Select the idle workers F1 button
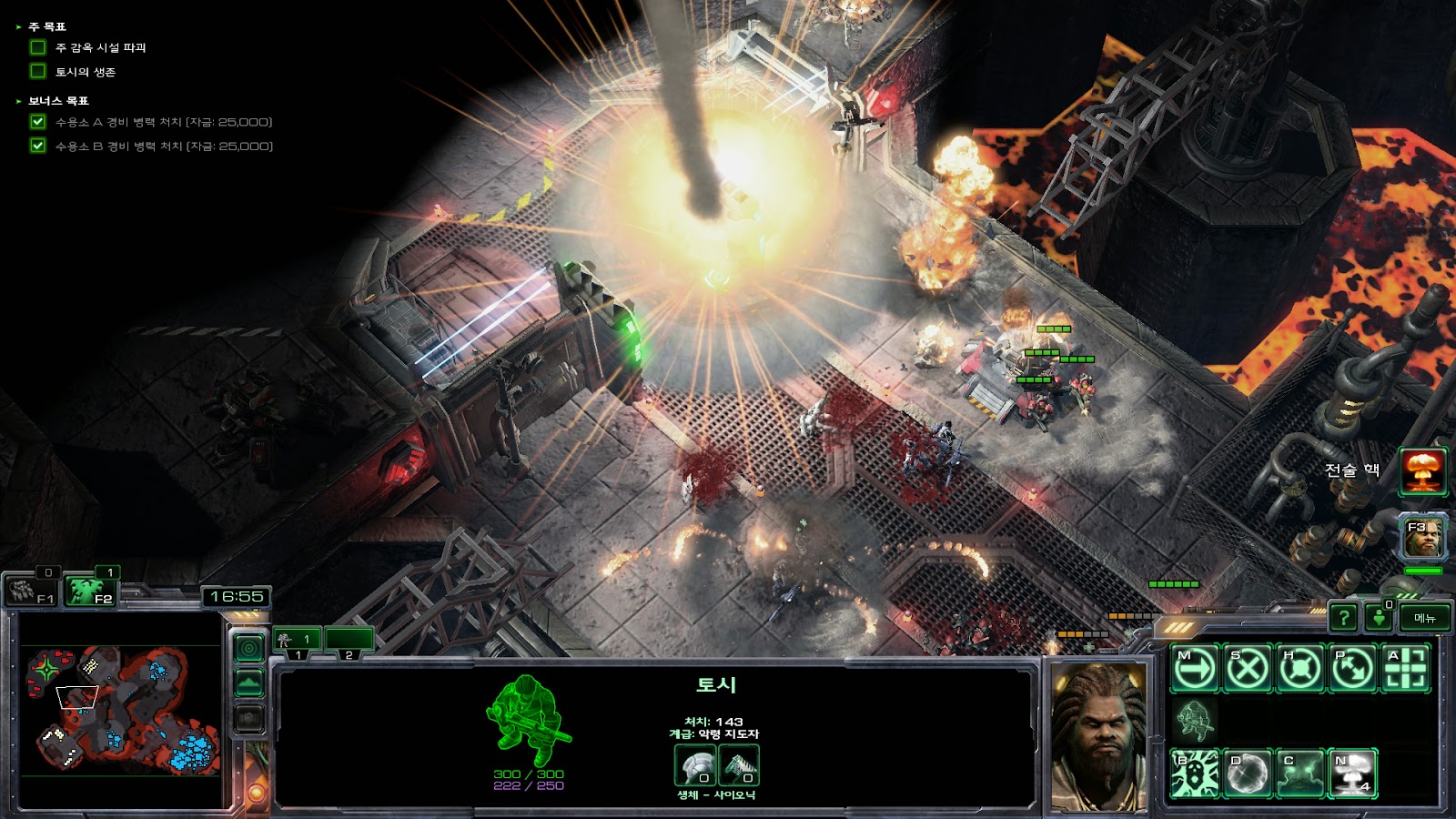 click(34, 591)
